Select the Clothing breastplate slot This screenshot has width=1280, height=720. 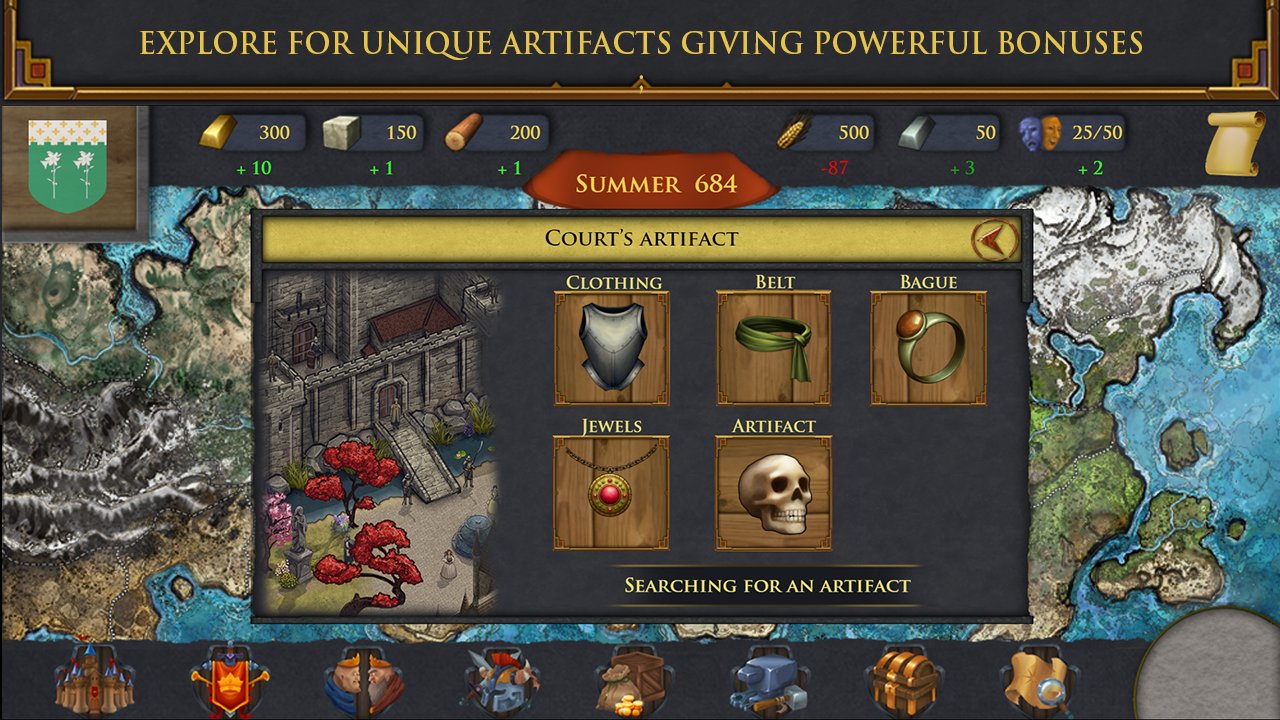[x=611, y=348]
